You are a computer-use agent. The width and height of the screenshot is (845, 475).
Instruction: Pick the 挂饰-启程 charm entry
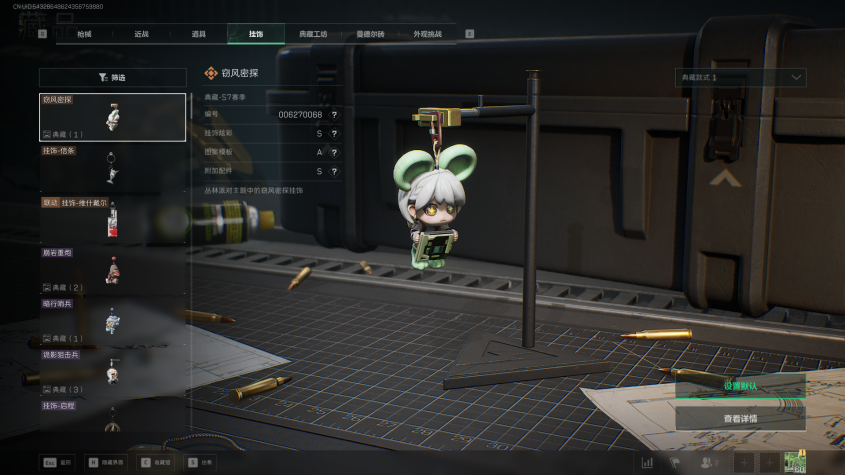[113, 417]
